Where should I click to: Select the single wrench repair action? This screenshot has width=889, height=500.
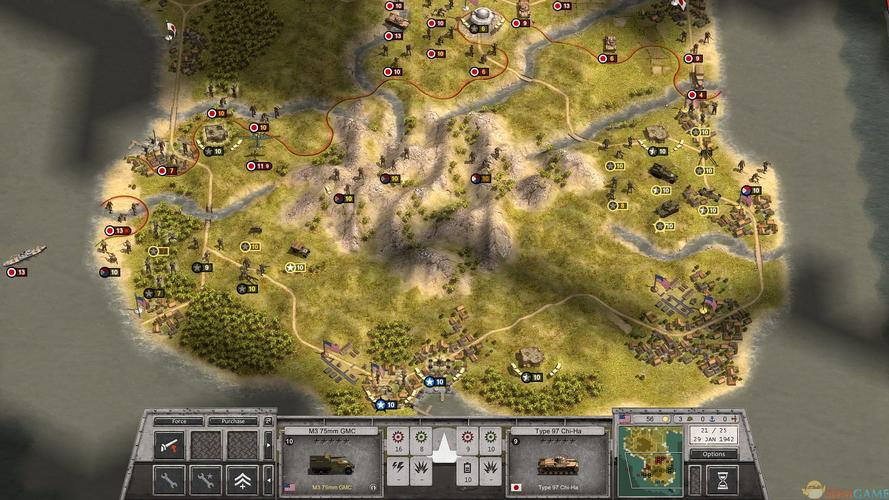tap(170, 478)
